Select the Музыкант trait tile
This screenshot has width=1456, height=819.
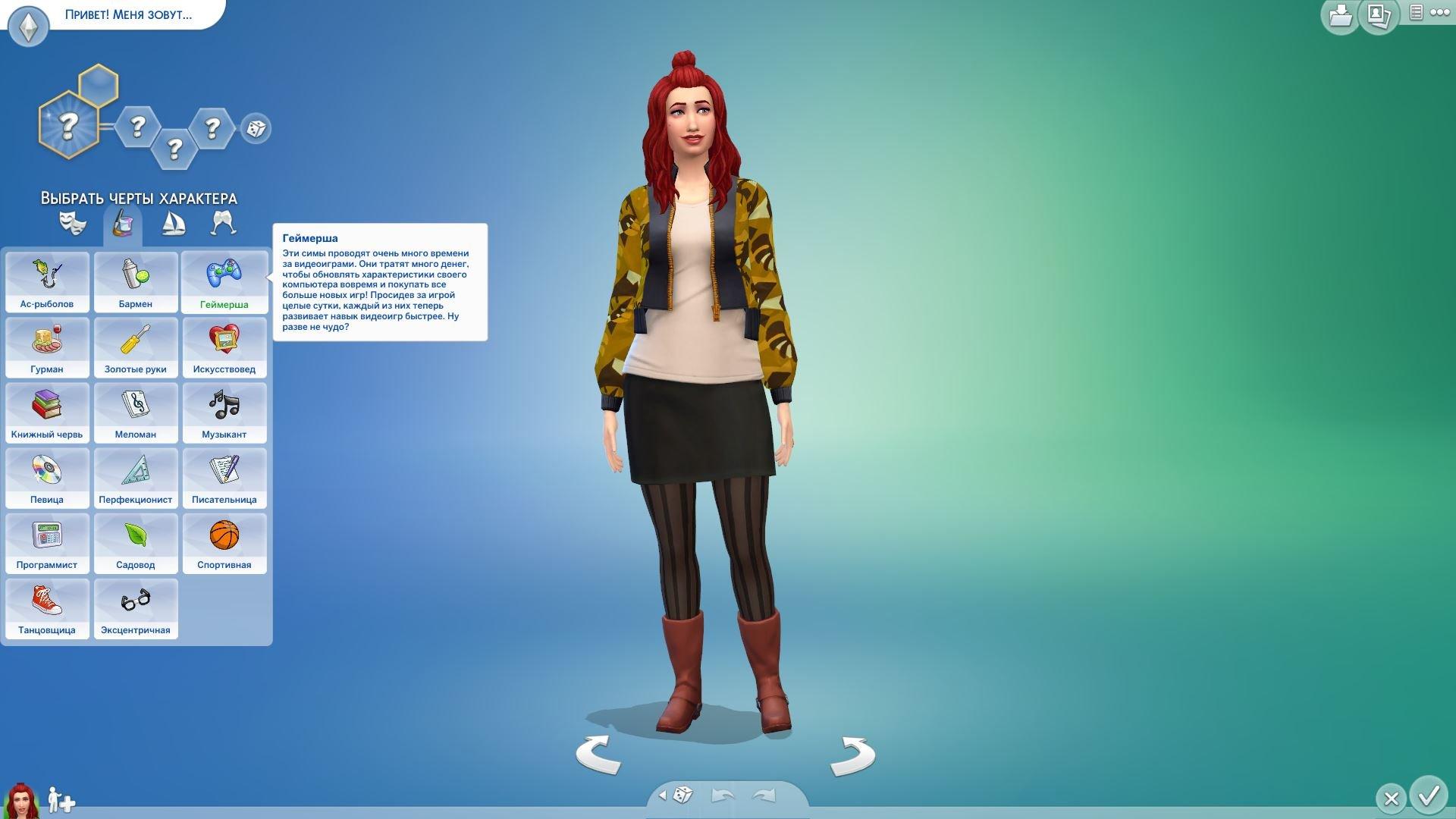point(224,412)
